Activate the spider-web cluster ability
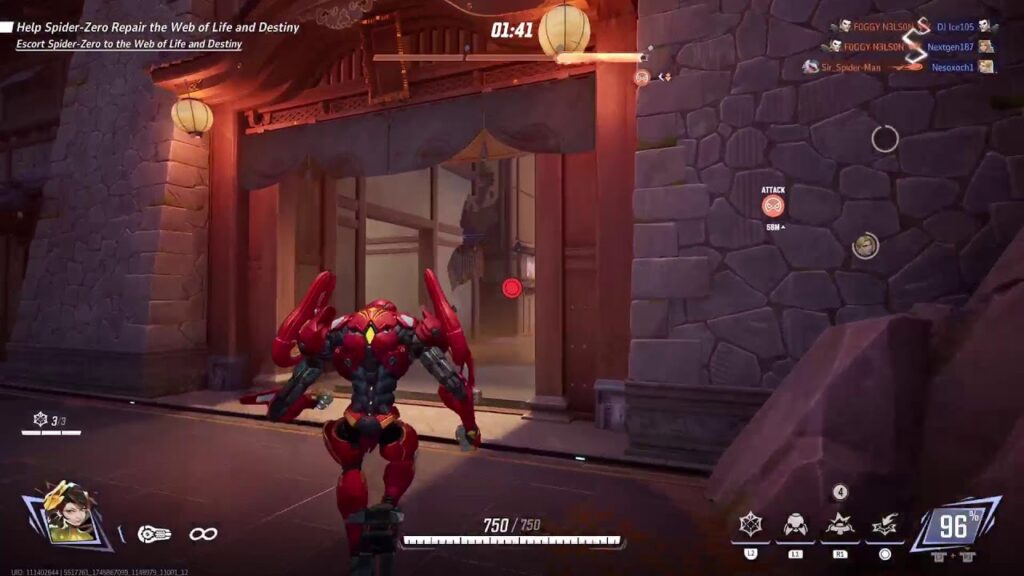This screenshot has width=1024, height=576. click(750, 524)
